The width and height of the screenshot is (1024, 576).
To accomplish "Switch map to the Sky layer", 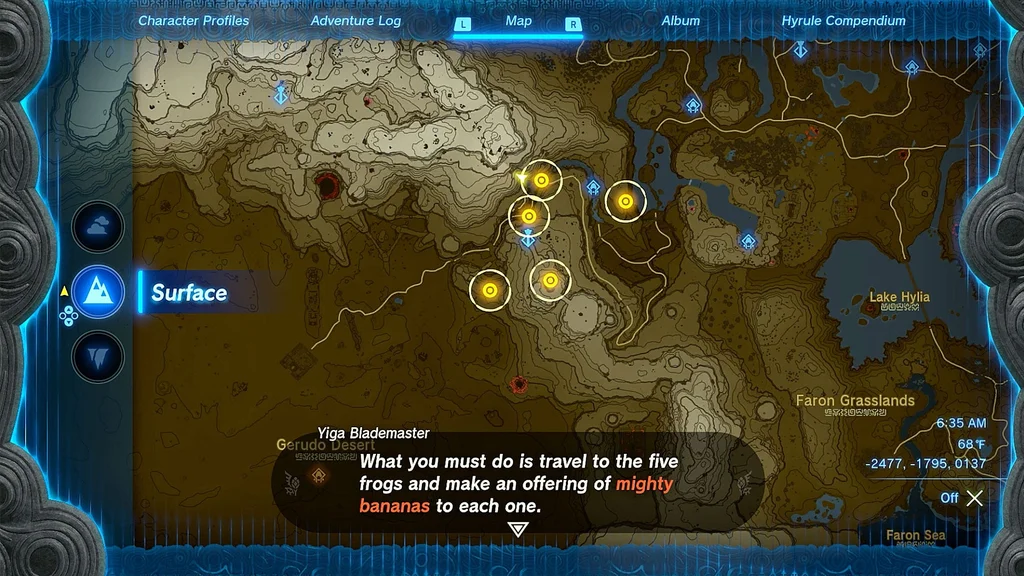I will 98,227.
